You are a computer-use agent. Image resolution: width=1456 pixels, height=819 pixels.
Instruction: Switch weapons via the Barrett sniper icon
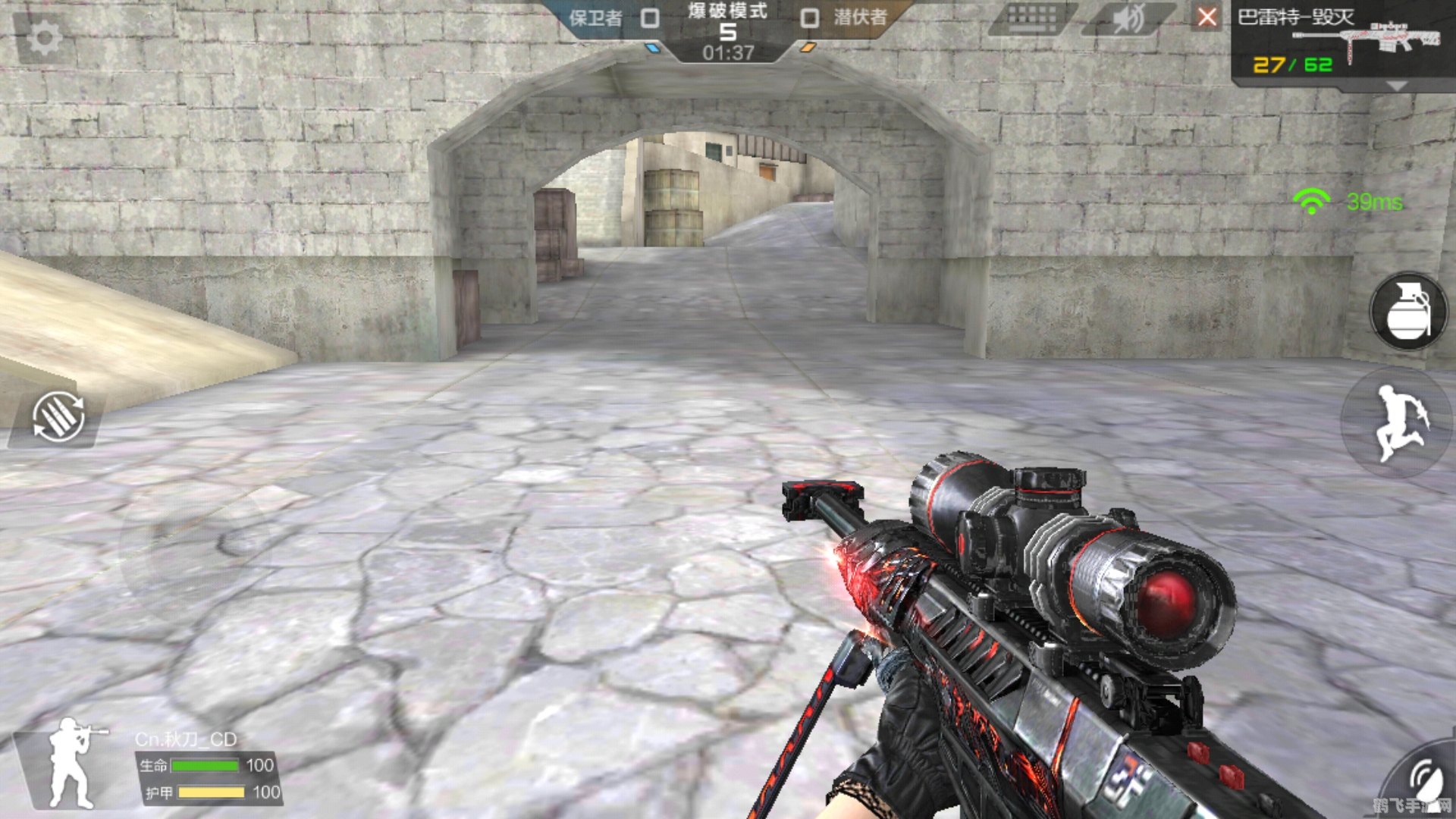pos(1392,39)
